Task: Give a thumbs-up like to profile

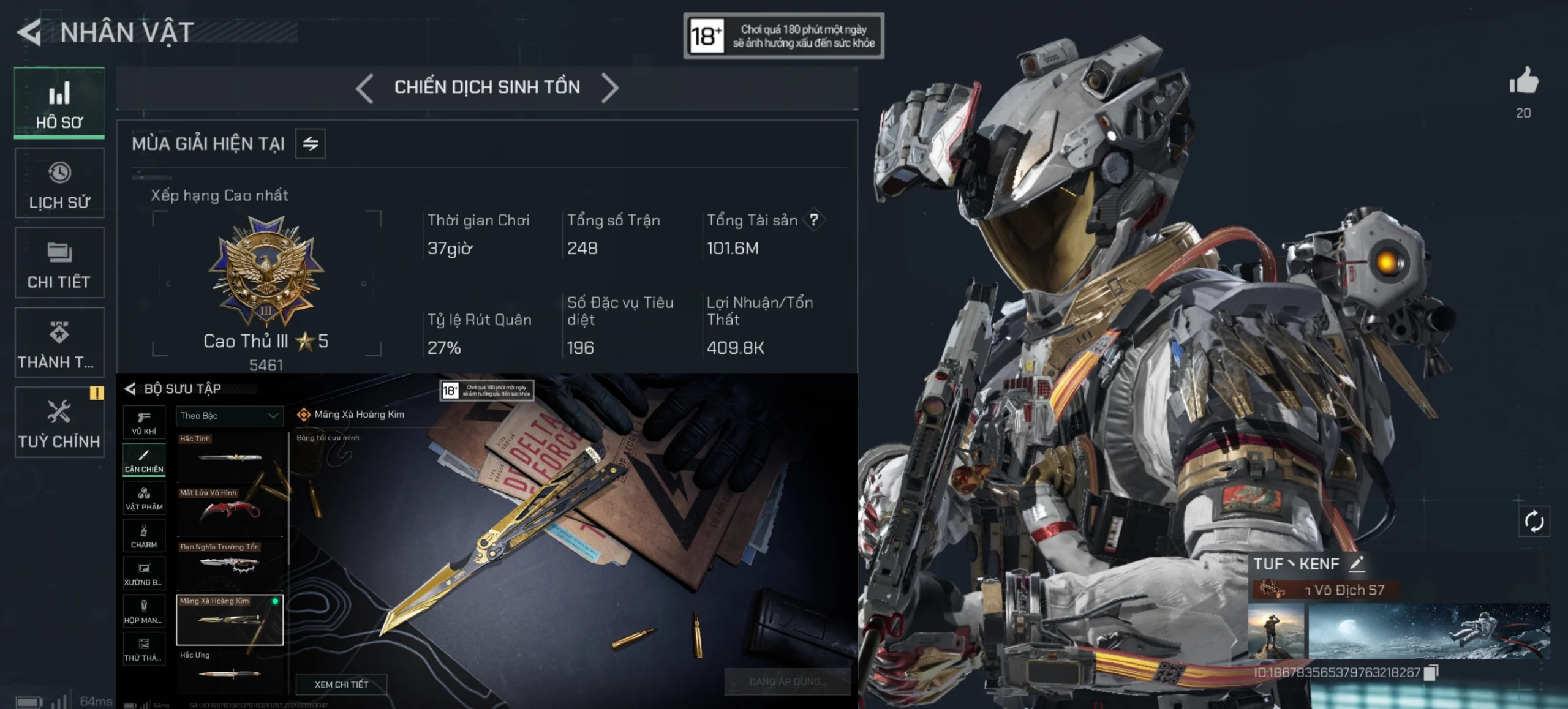Action: 1523,81
